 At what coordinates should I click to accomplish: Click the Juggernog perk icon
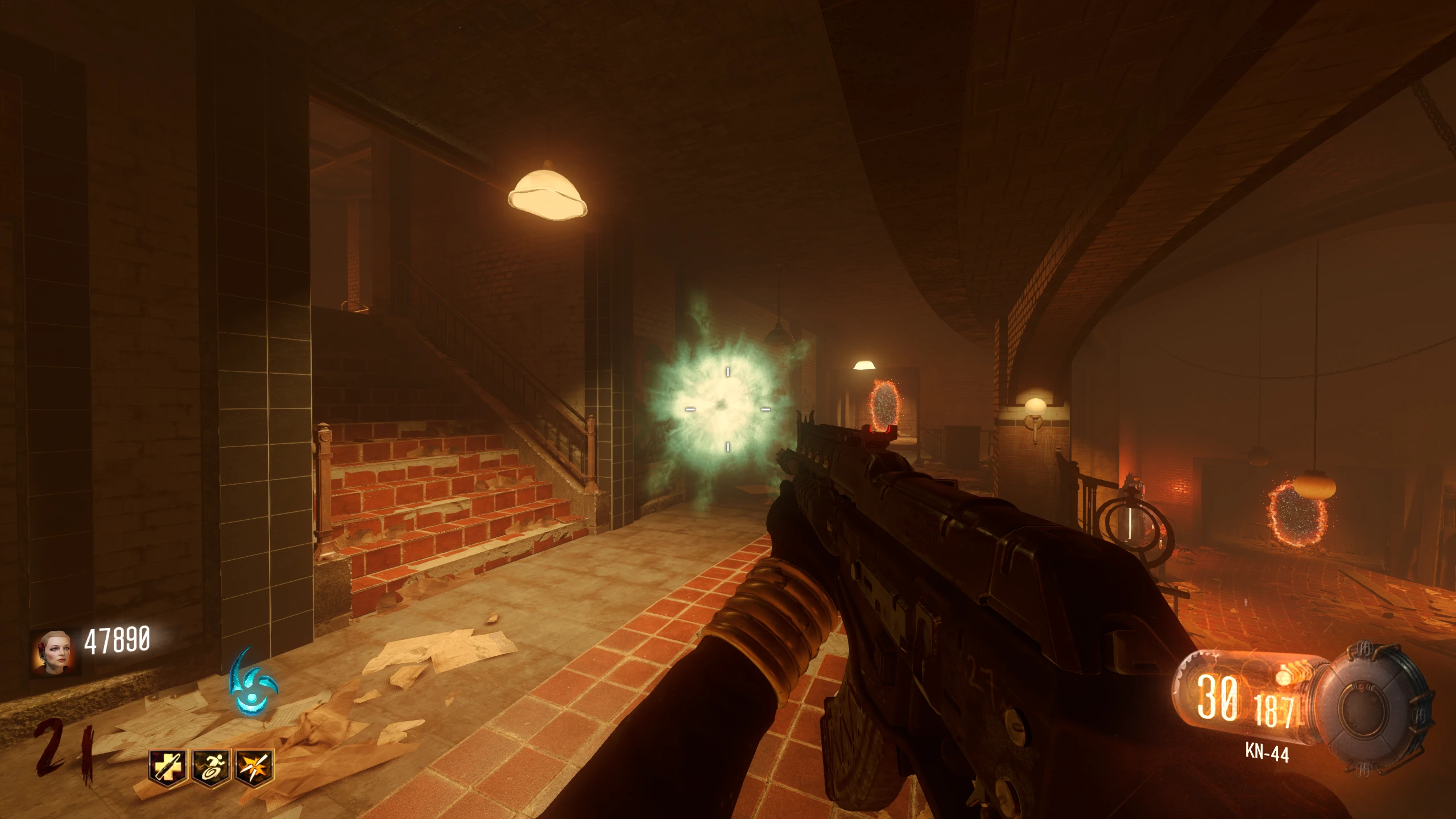coord(168,768)
